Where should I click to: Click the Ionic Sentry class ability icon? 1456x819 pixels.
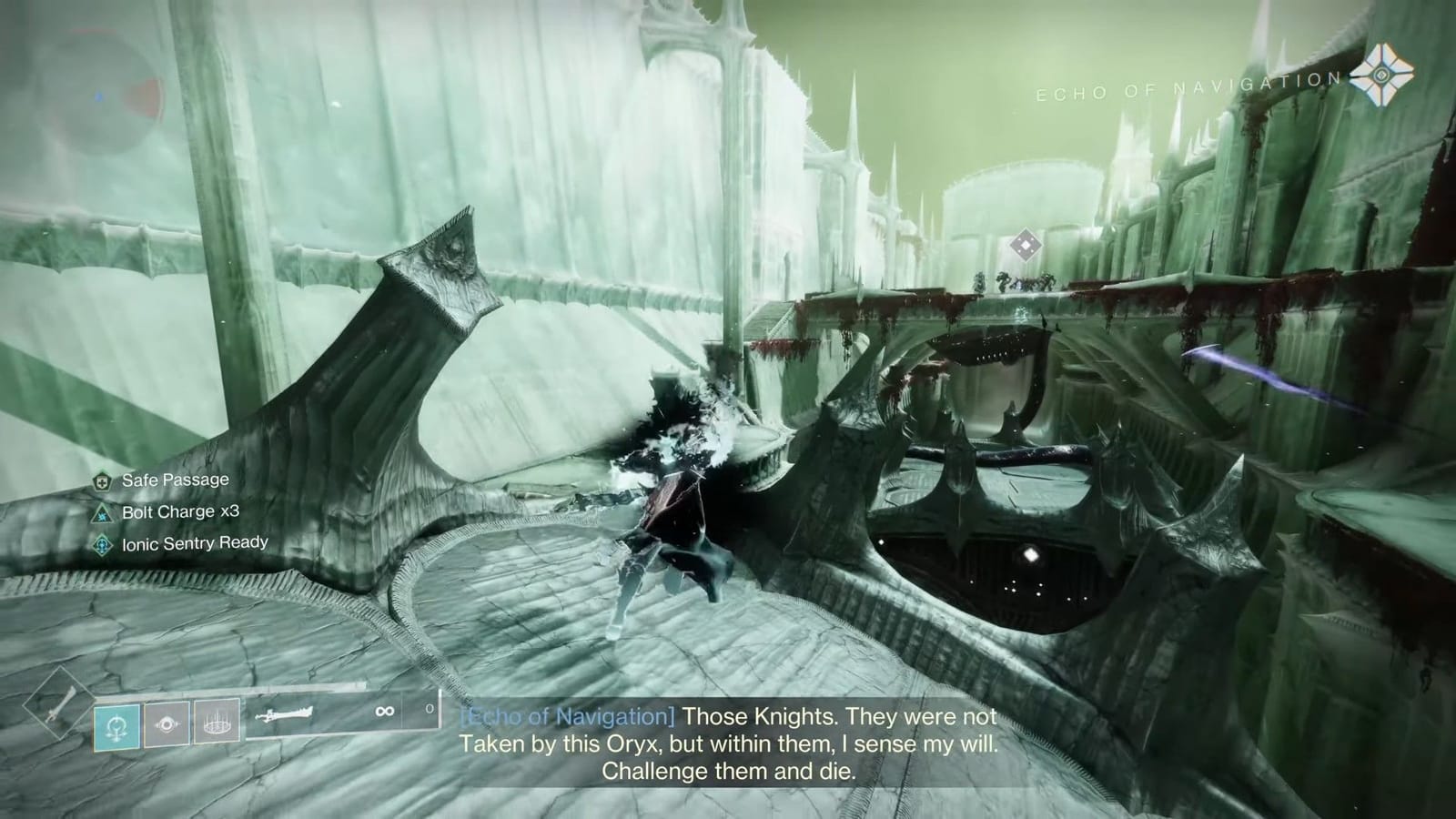pos(216,723)
